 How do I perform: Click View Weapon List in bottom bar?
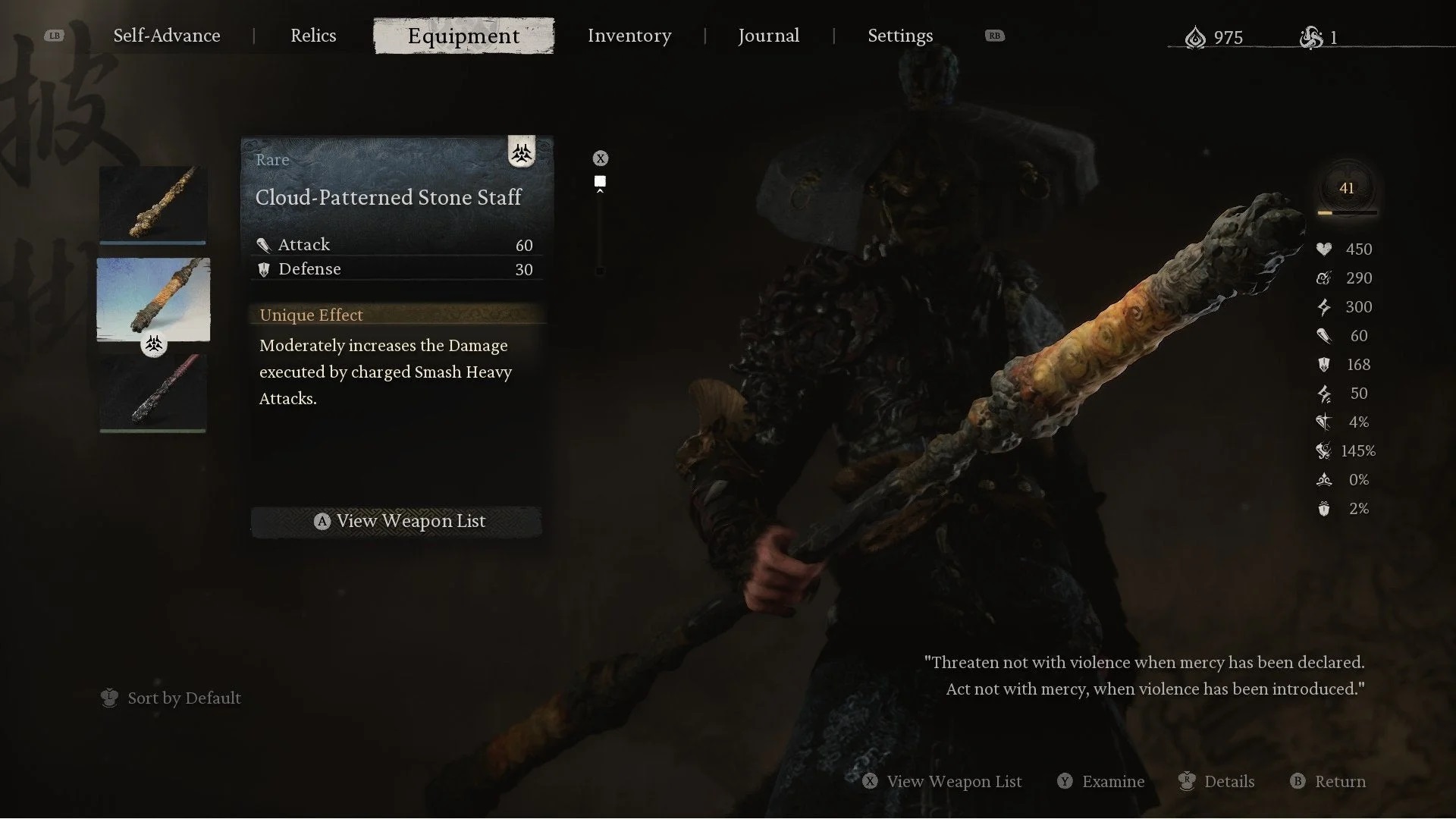943,781
